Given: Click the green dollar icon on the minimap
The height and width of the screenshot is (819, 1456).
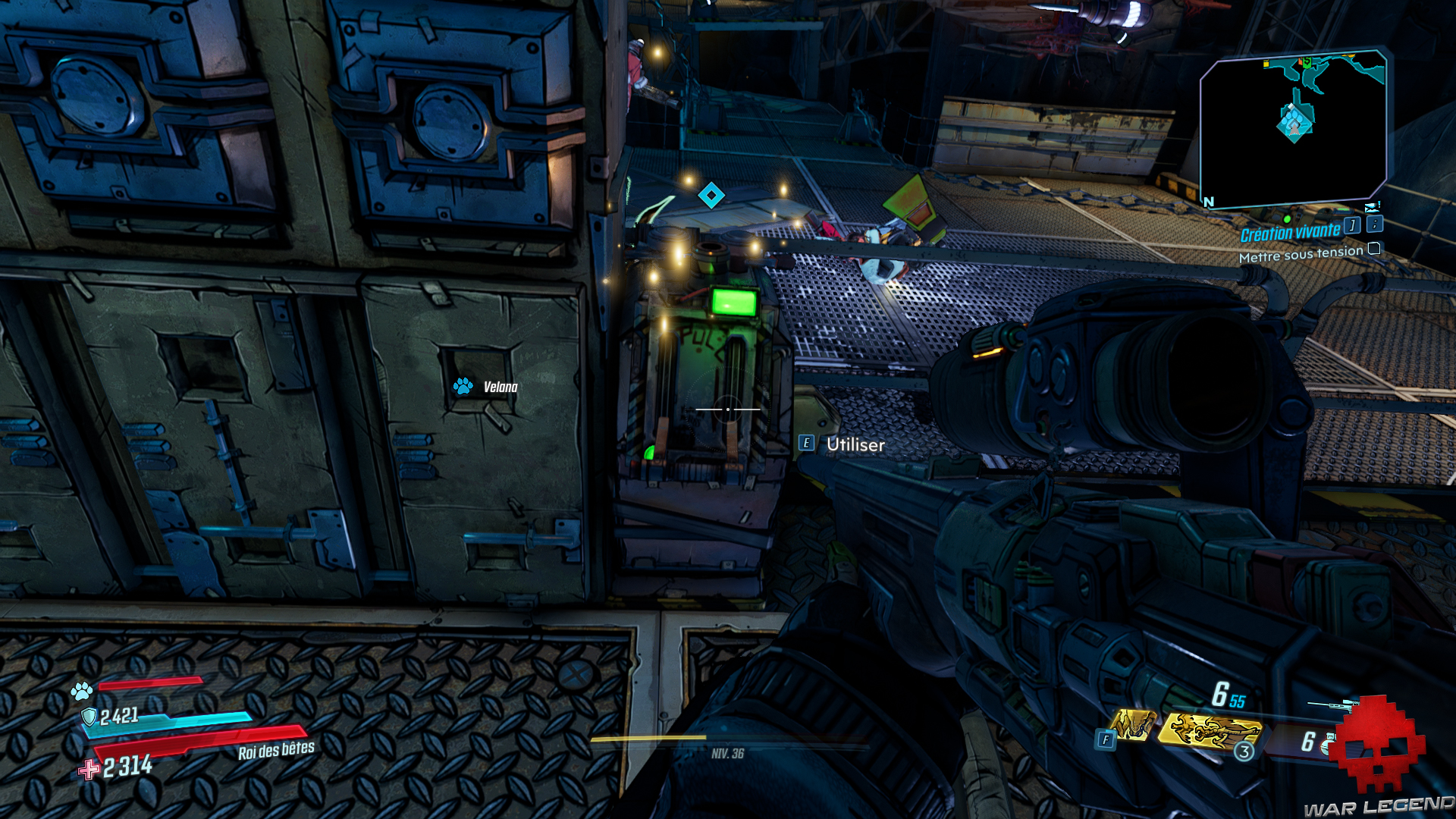Looking at the screenshot, I should 1306,61.
